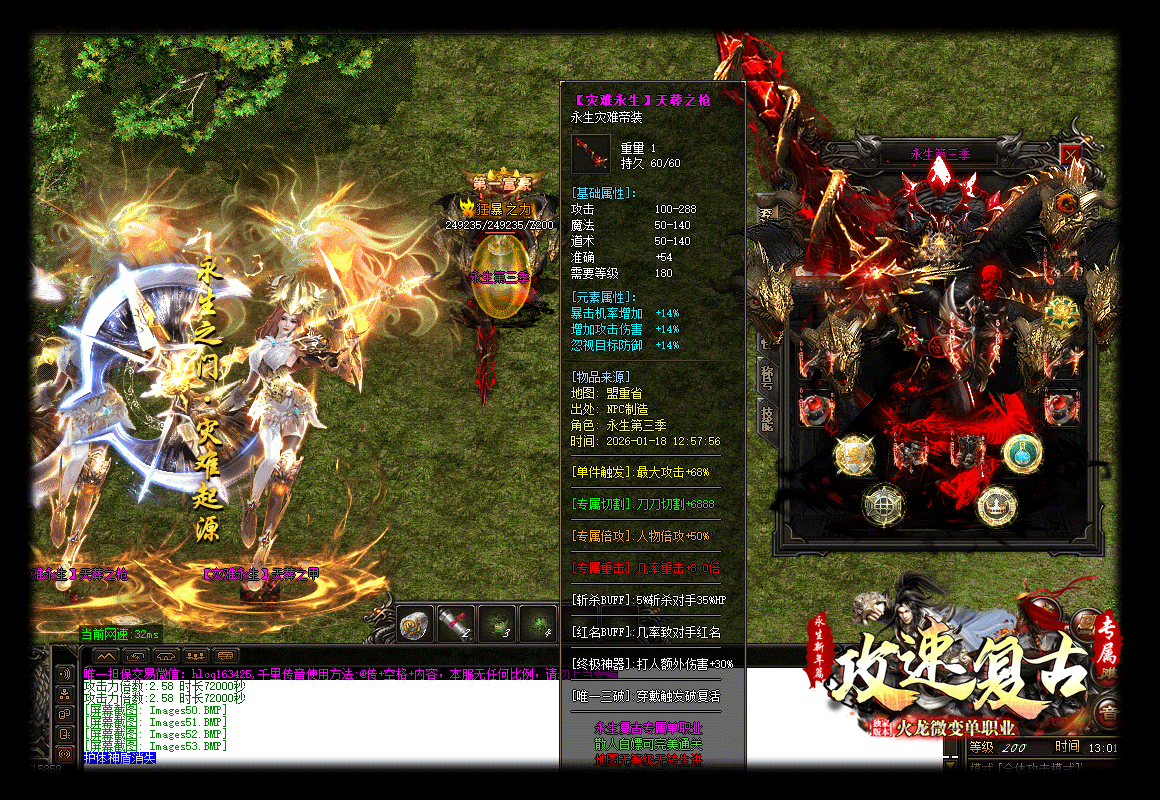Click the silver compass medallion slot
This screenshot has height=800, width=1160.
coord(883,501)
